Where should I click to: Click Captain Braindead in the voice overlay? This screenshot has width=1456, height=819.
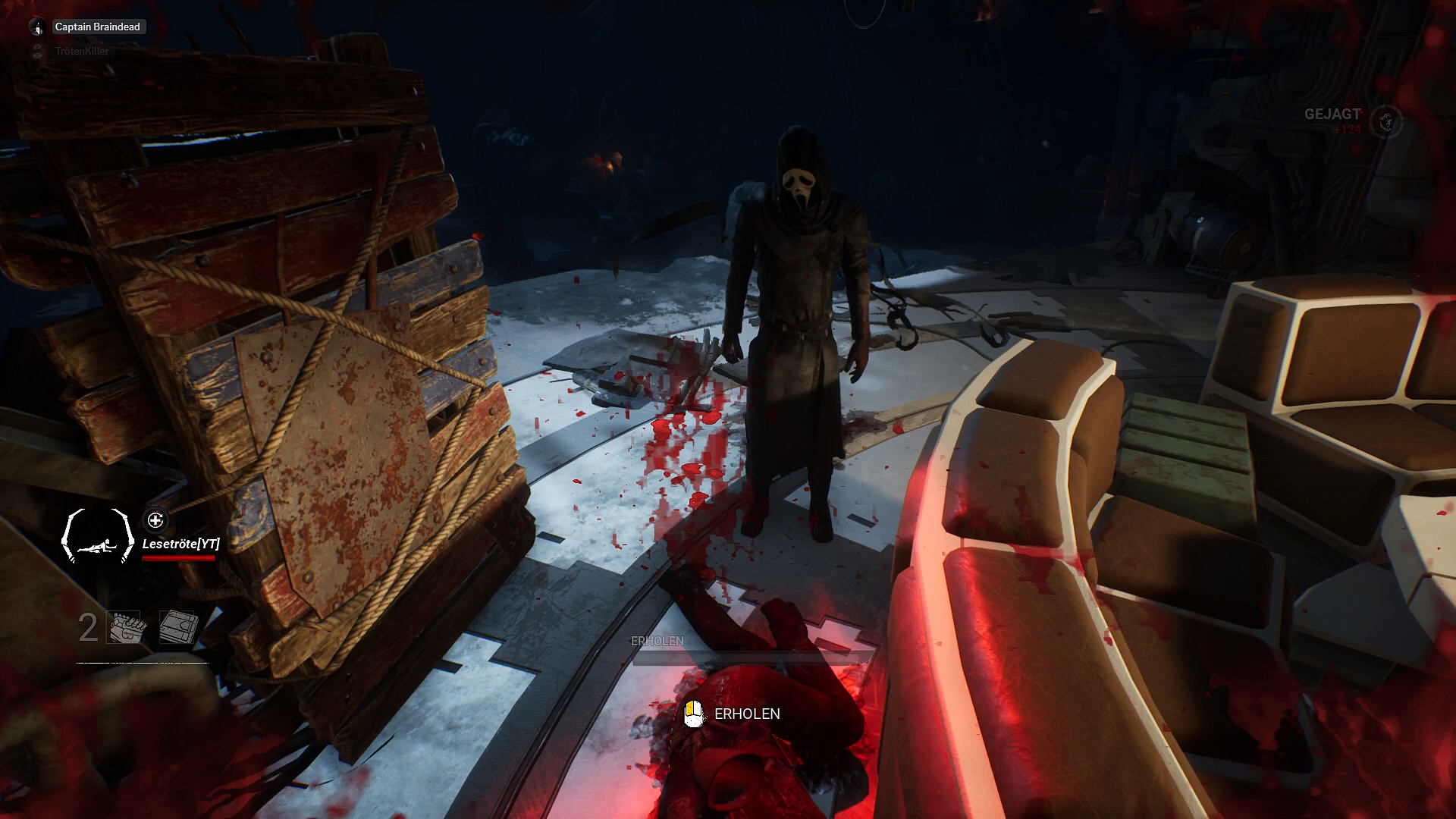pos(97,27)
